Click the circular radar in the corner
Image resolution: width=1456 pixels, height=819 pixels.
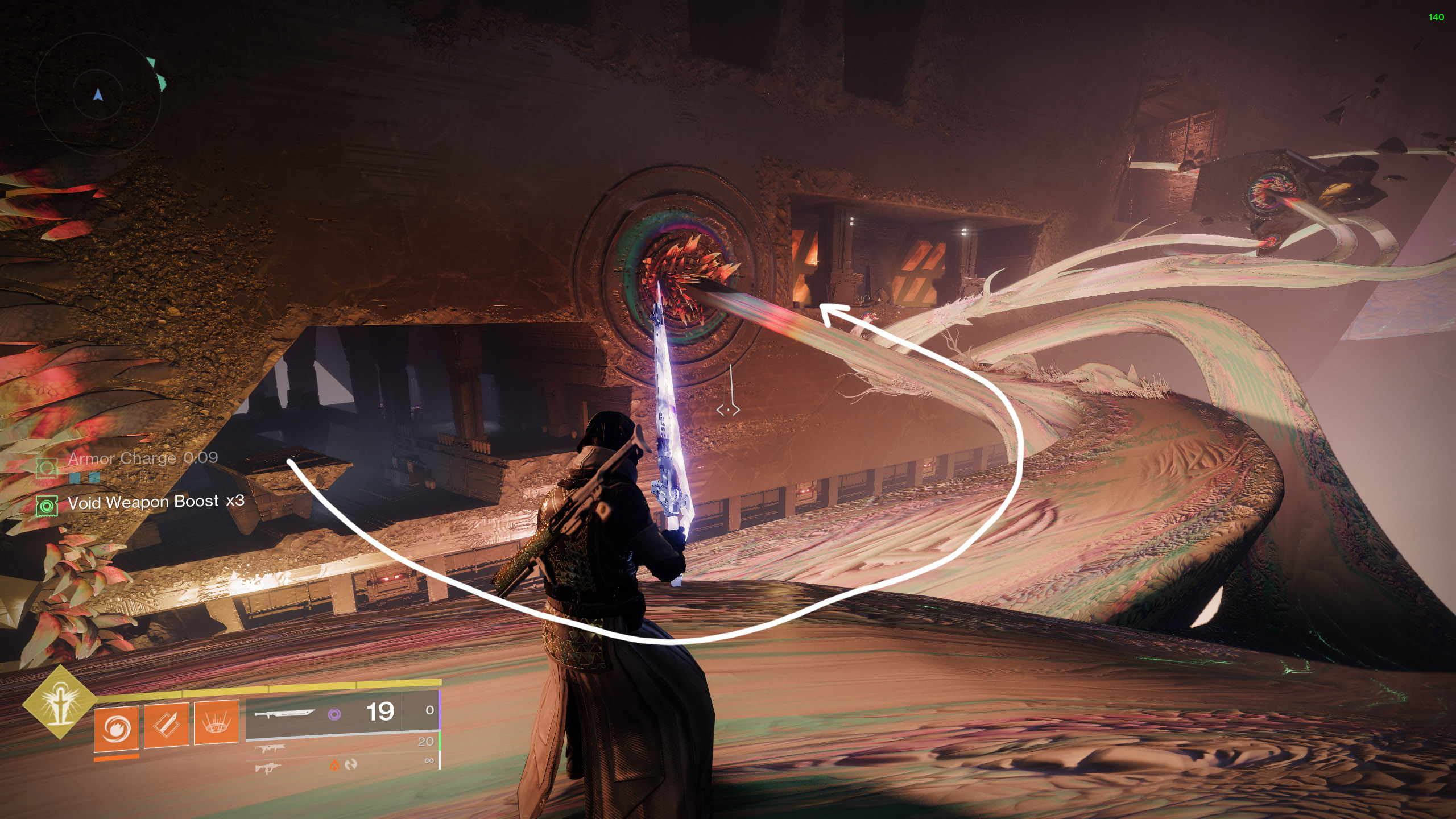click(98, 94)
